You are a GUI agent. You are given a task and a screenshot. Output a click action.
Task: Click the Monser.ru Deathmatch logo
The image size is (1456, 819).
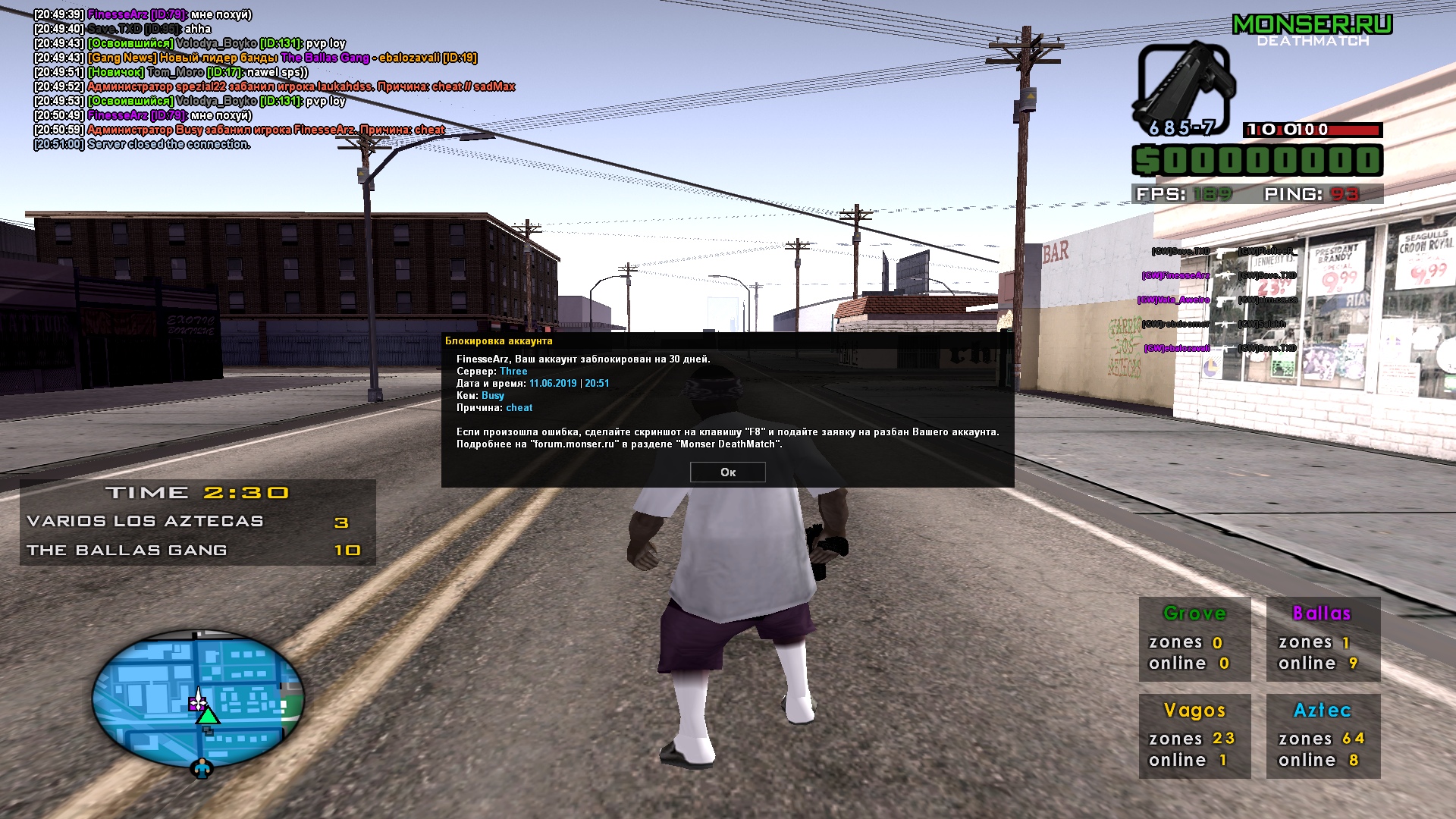[1313, 30]
